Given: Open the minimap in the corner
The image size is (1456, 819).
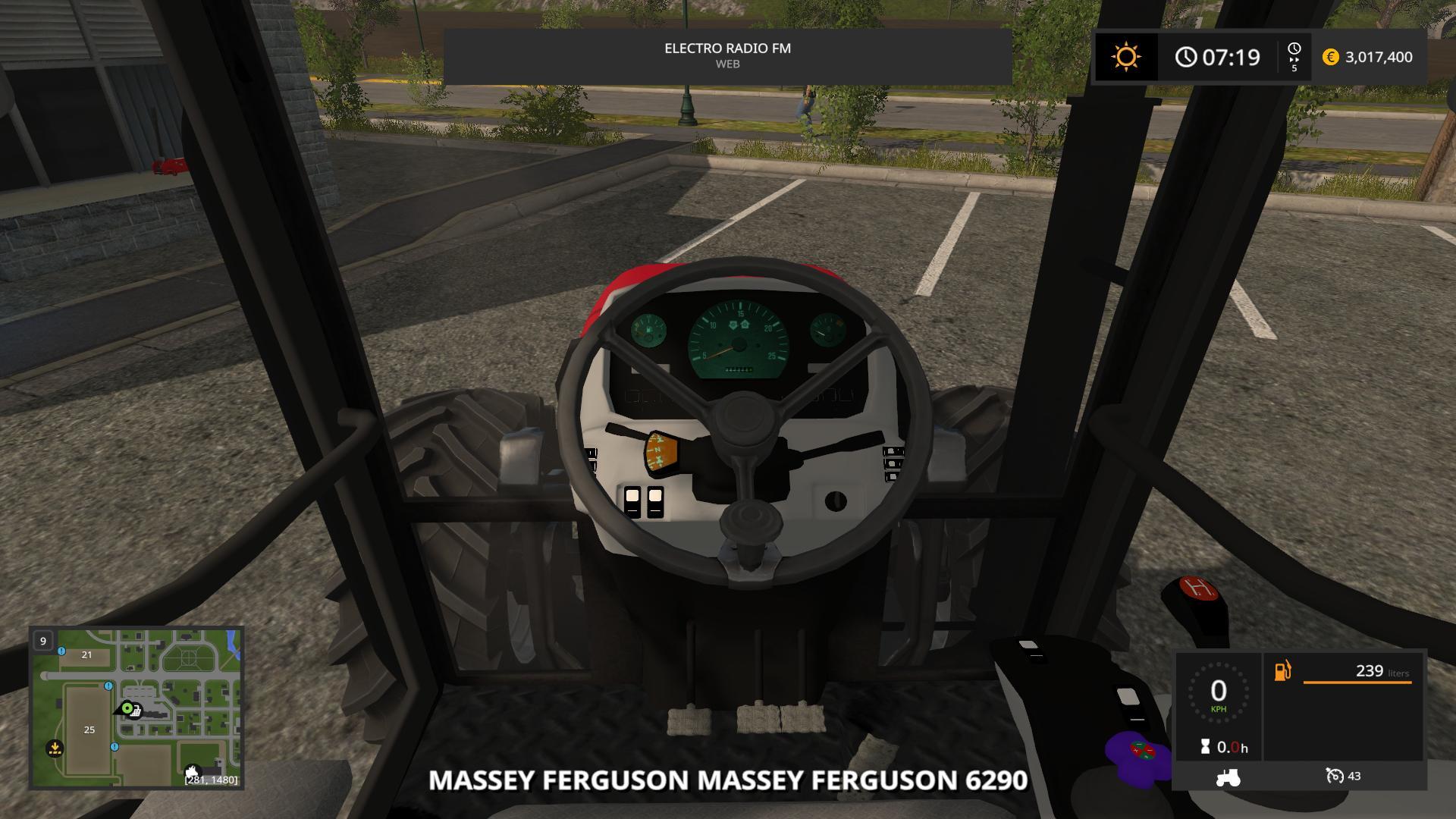Looking at the screenshot, I should (x=136, y=708).
